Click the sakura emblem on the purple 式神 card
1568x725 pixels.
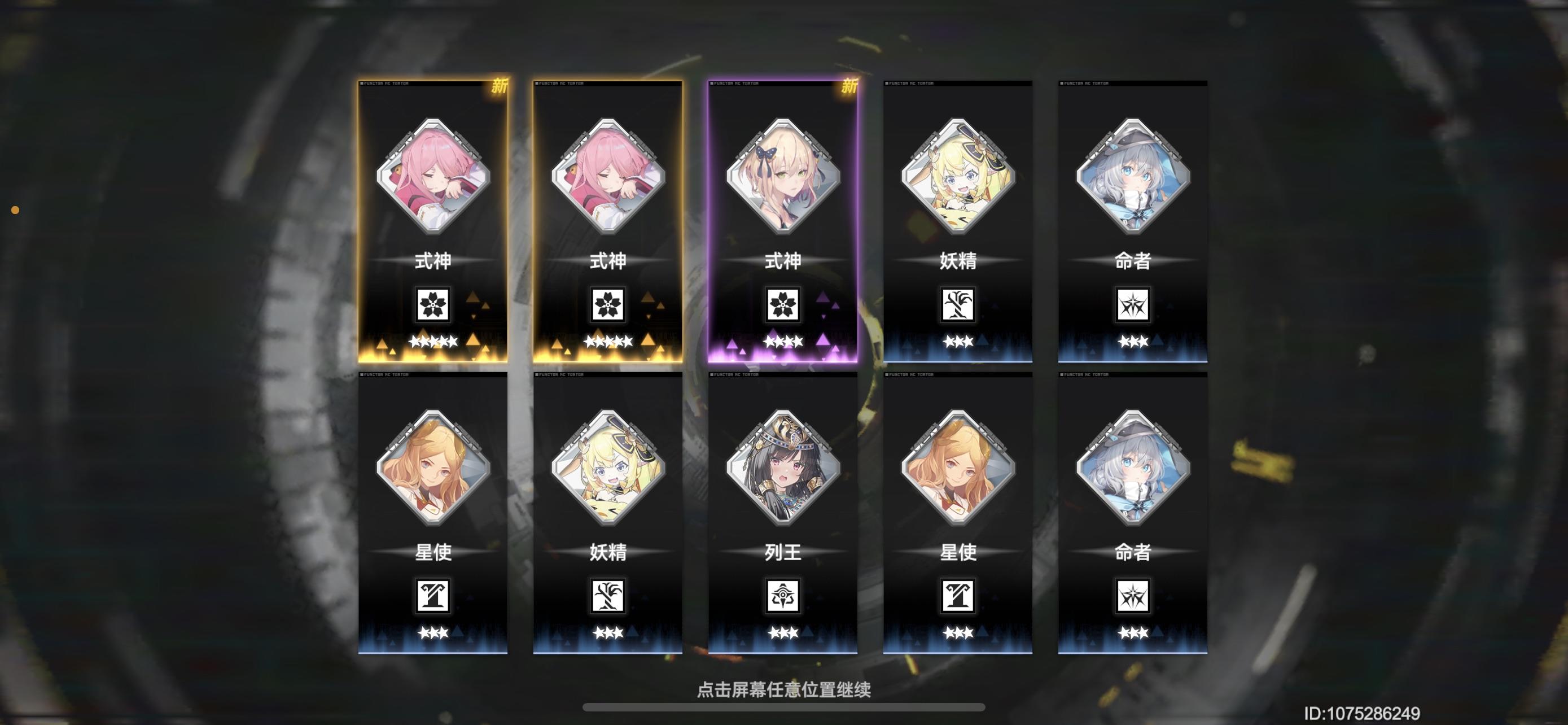(783, 305)
